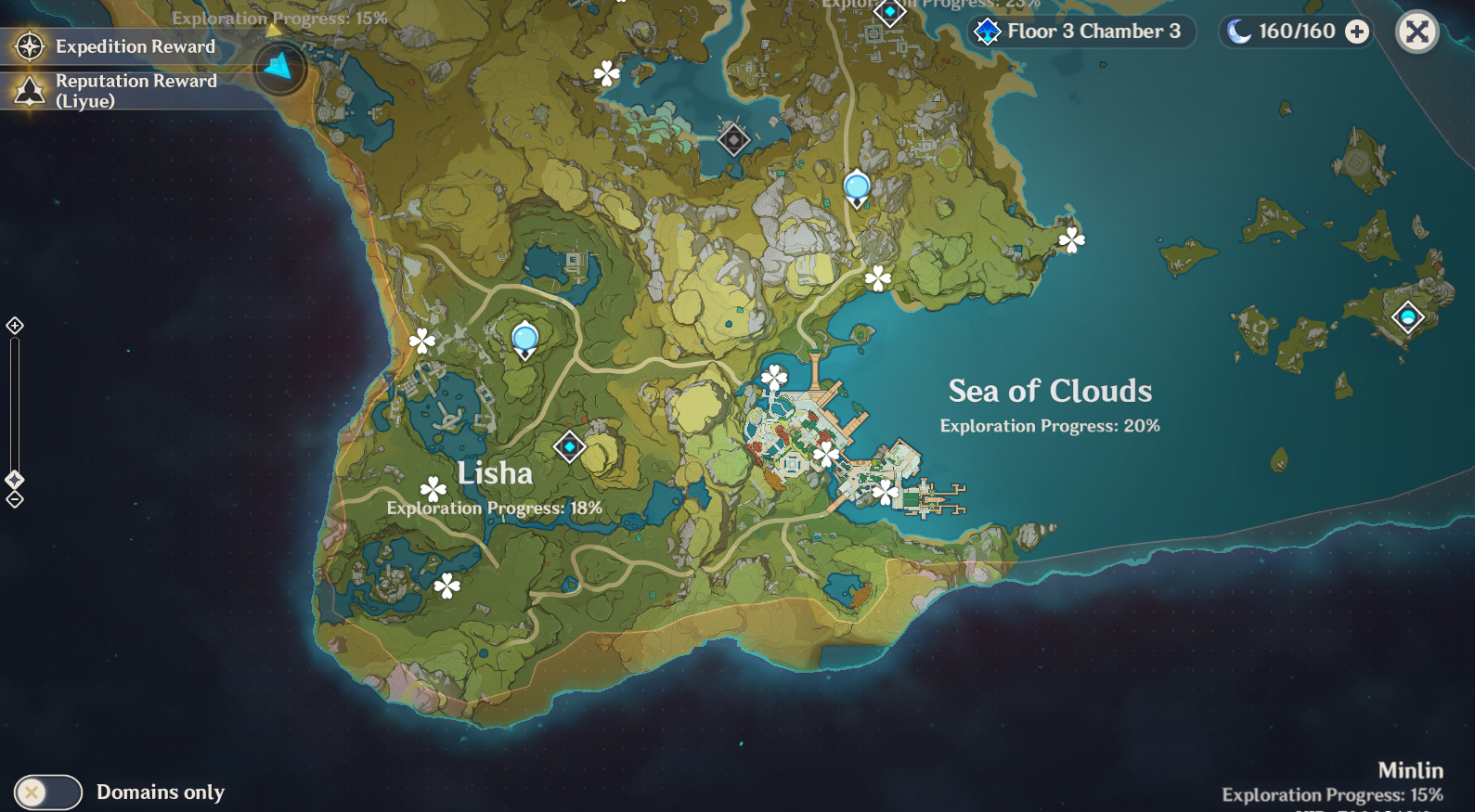
Task: Click the Sea of Clouds region label
Action: coord(1049,391)
